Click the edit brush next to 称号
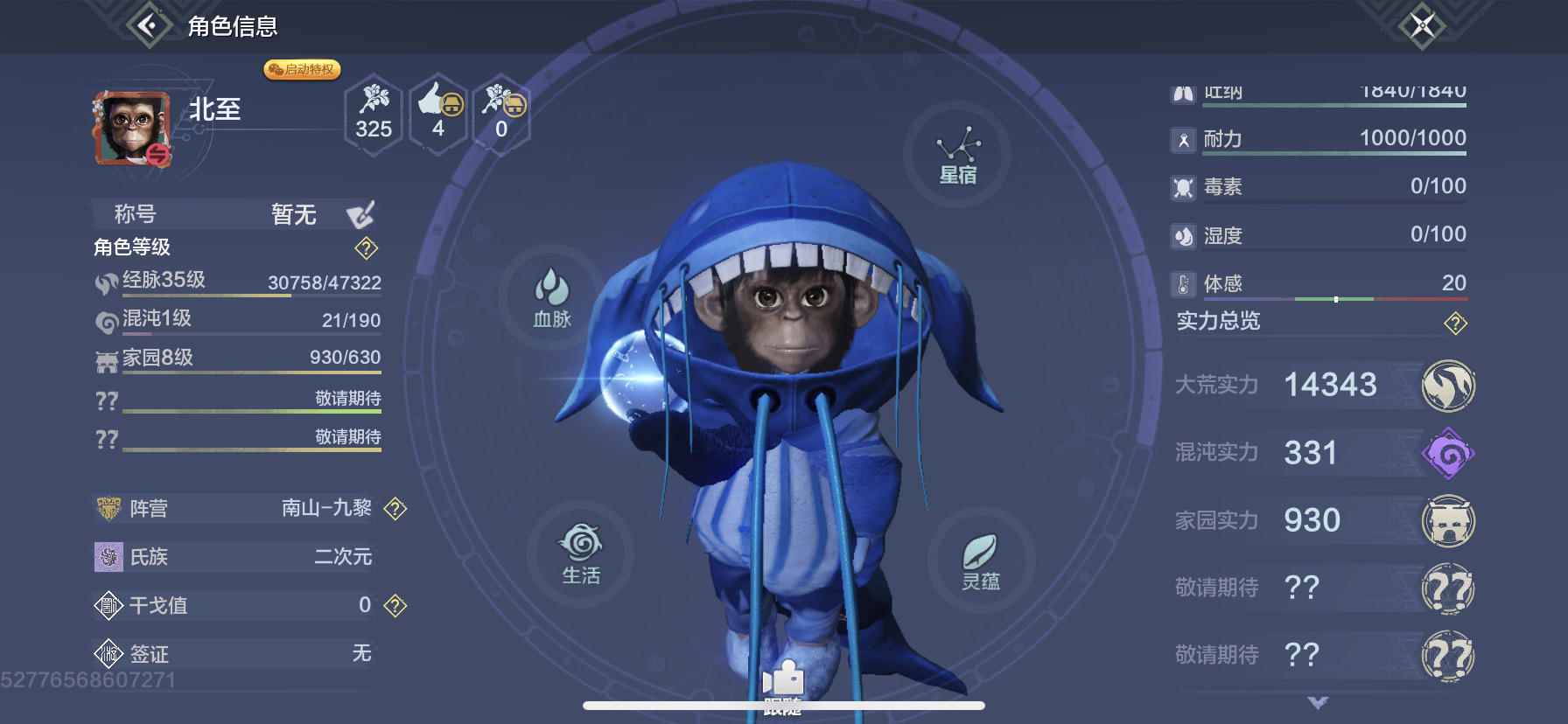 pos(361,214)
